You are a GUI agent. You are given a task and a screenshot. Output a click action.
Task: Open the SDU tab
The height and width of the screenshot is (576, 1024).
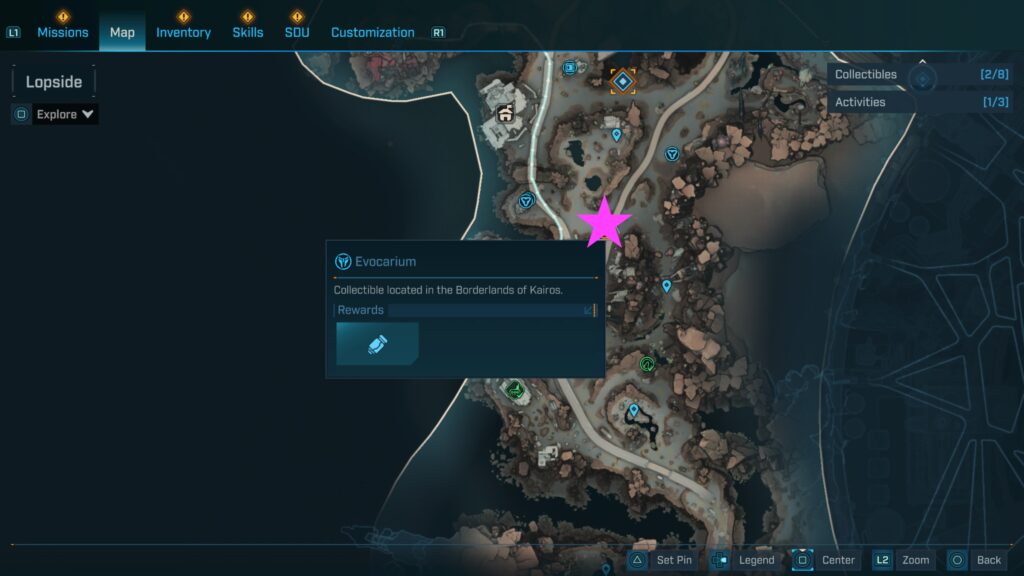[x=297, y=32]
